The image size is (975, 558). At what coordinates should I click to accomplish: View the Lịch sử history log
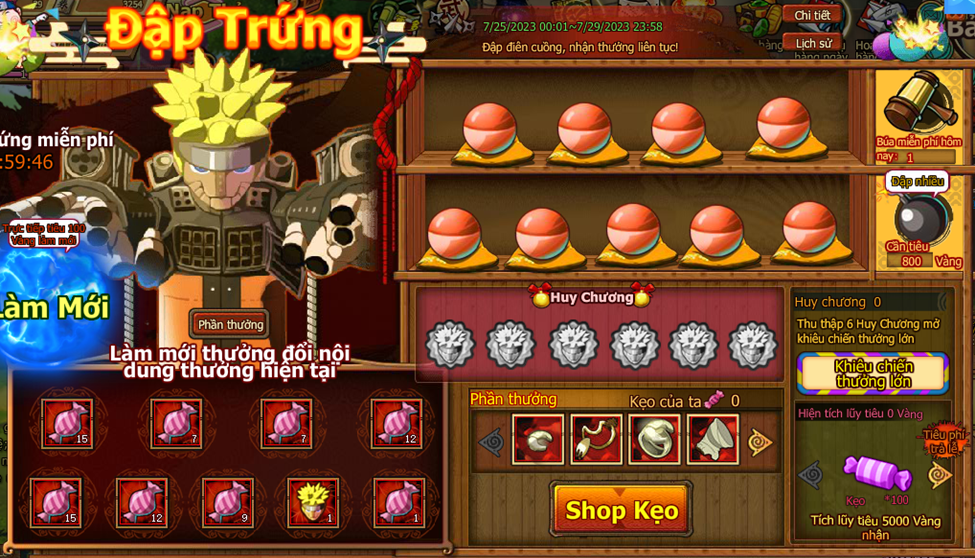click(x=811, y=43)
